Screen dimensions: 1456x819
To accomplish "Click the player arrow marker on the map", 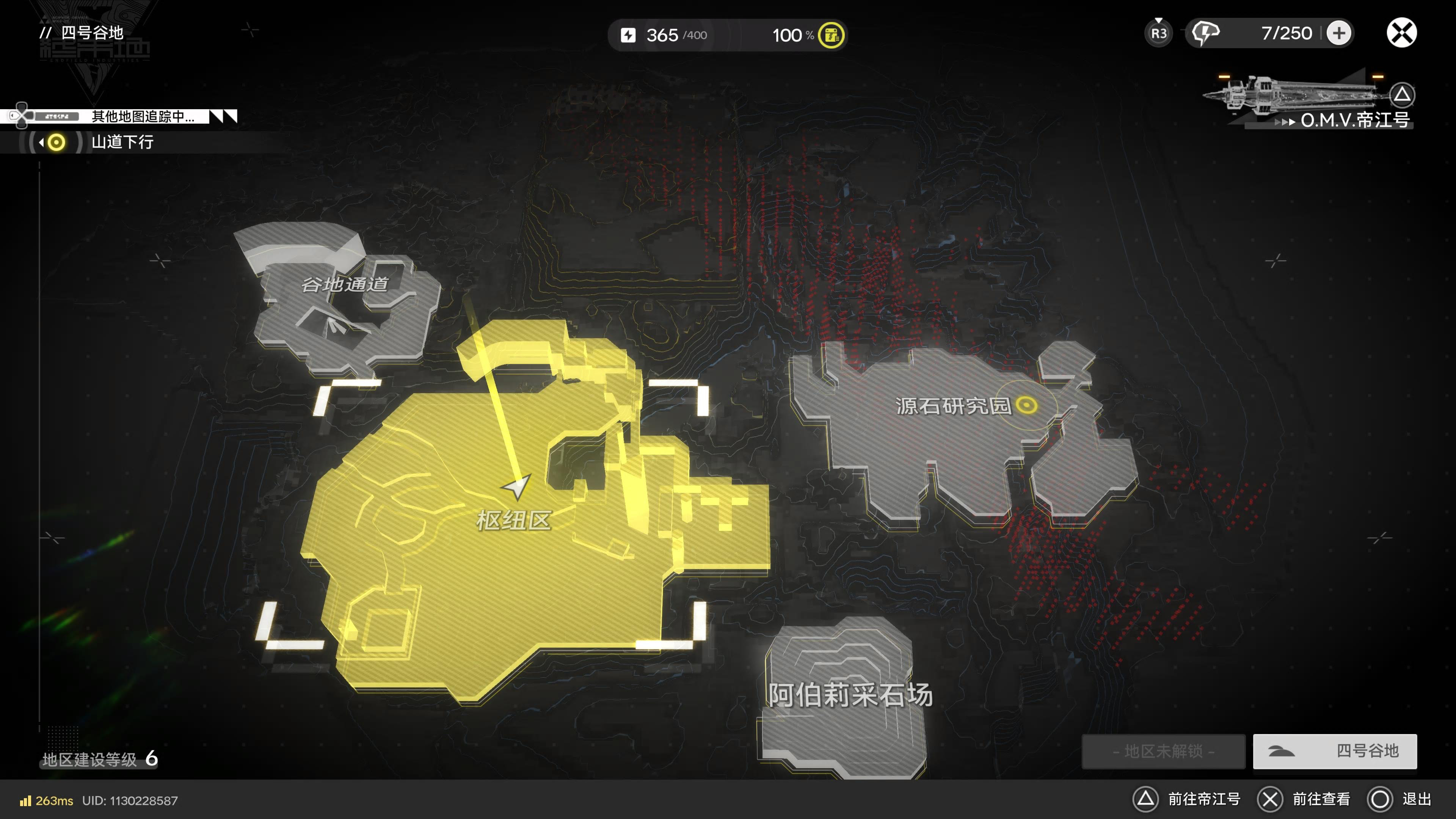I will pyautogui.click(x=516, y=486).
